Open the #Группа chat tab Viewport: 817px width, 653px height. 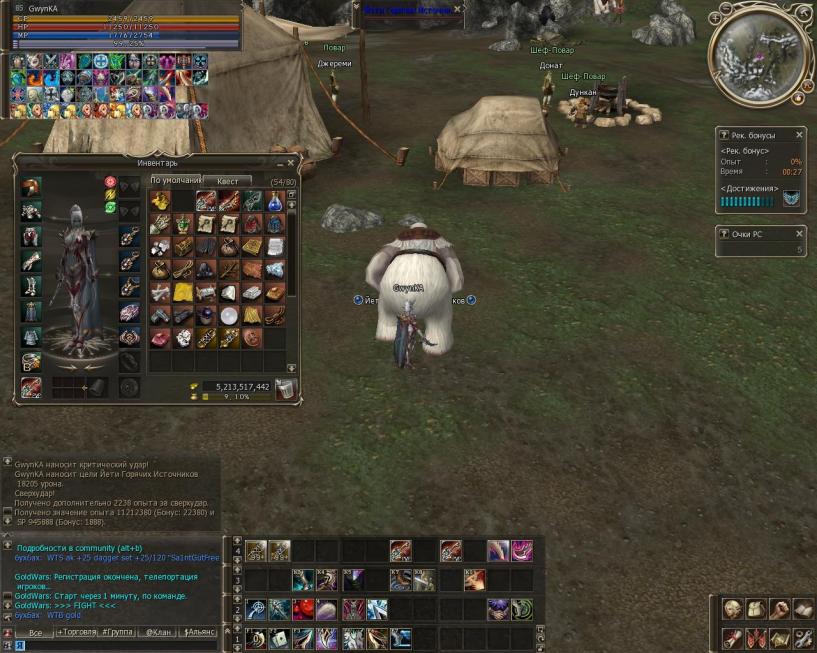(119, 632)
